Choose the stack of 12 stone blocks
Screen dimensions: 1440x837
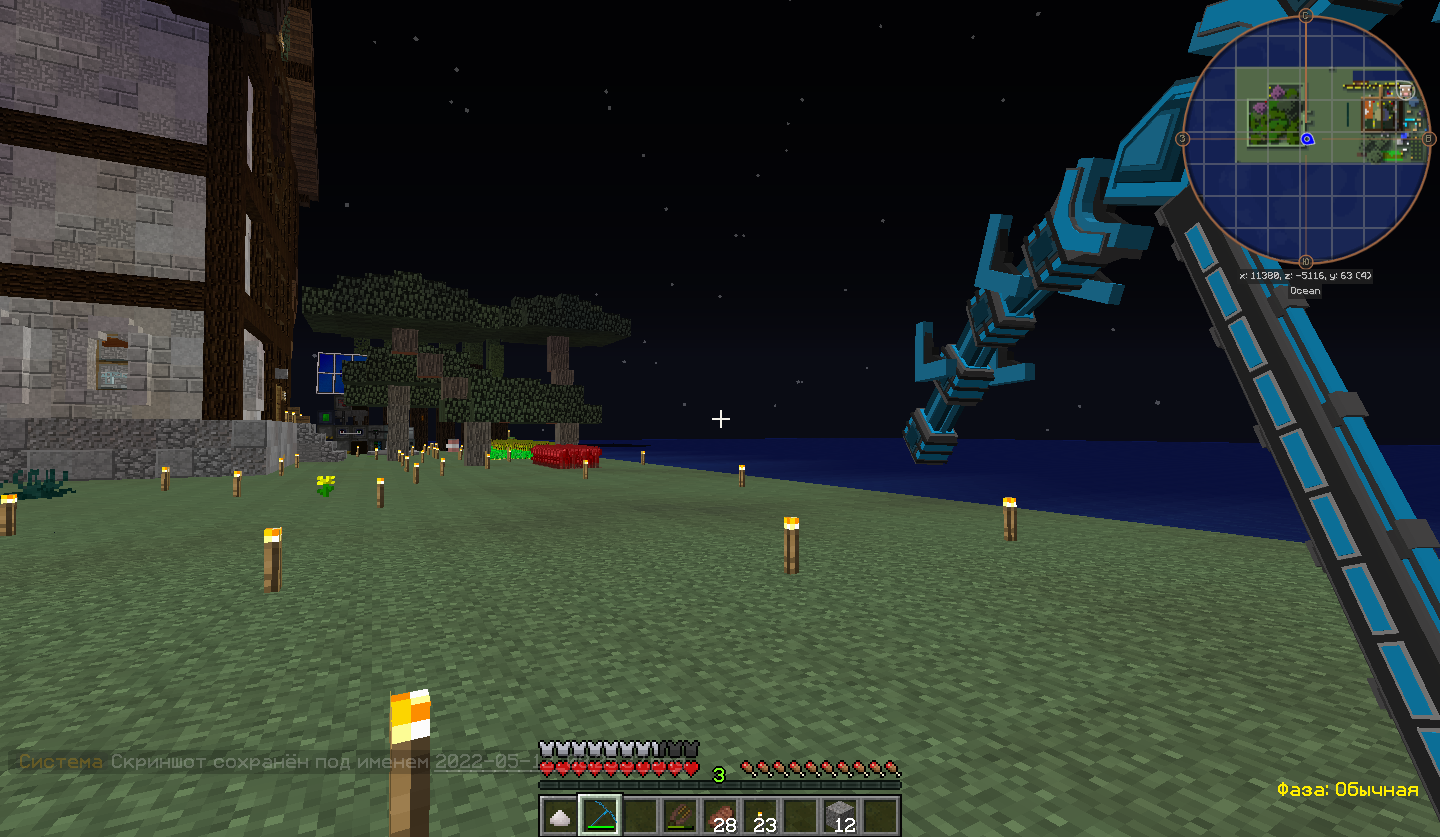click(x=842, y=815)
